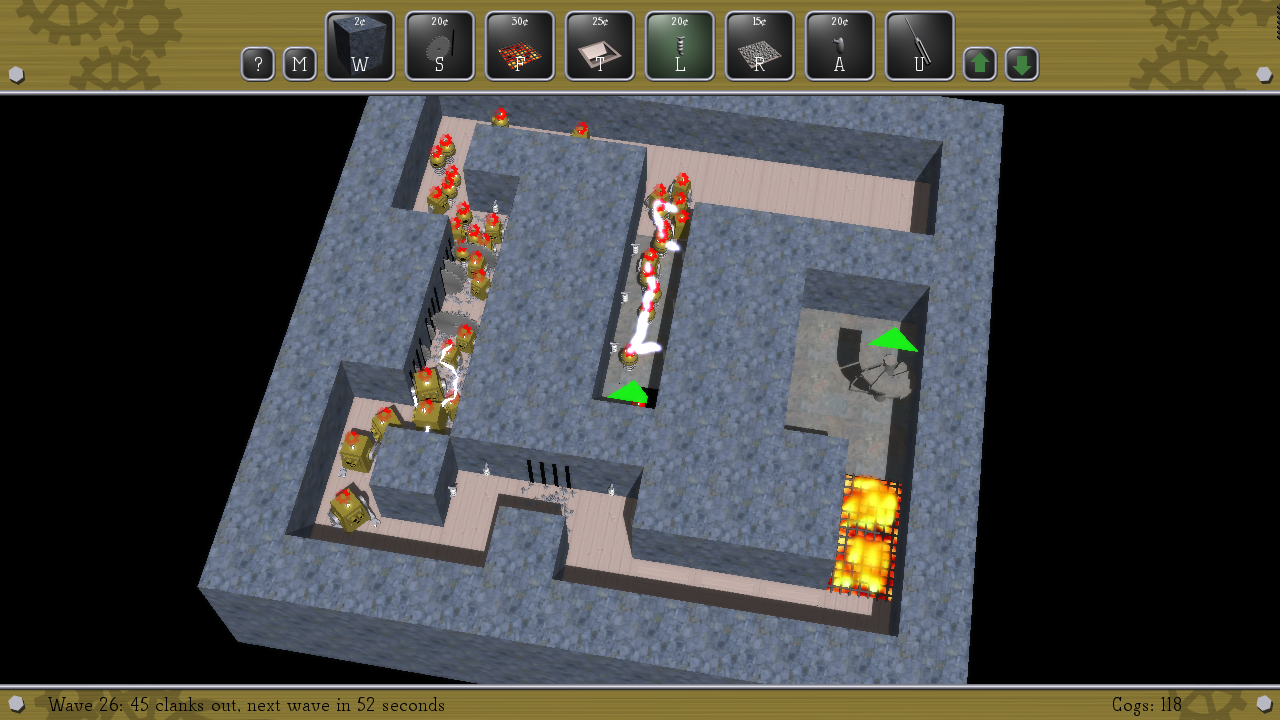Pick the fire grate trap (F)
This screenshot has width=1280, height=720.
[520, 46]
